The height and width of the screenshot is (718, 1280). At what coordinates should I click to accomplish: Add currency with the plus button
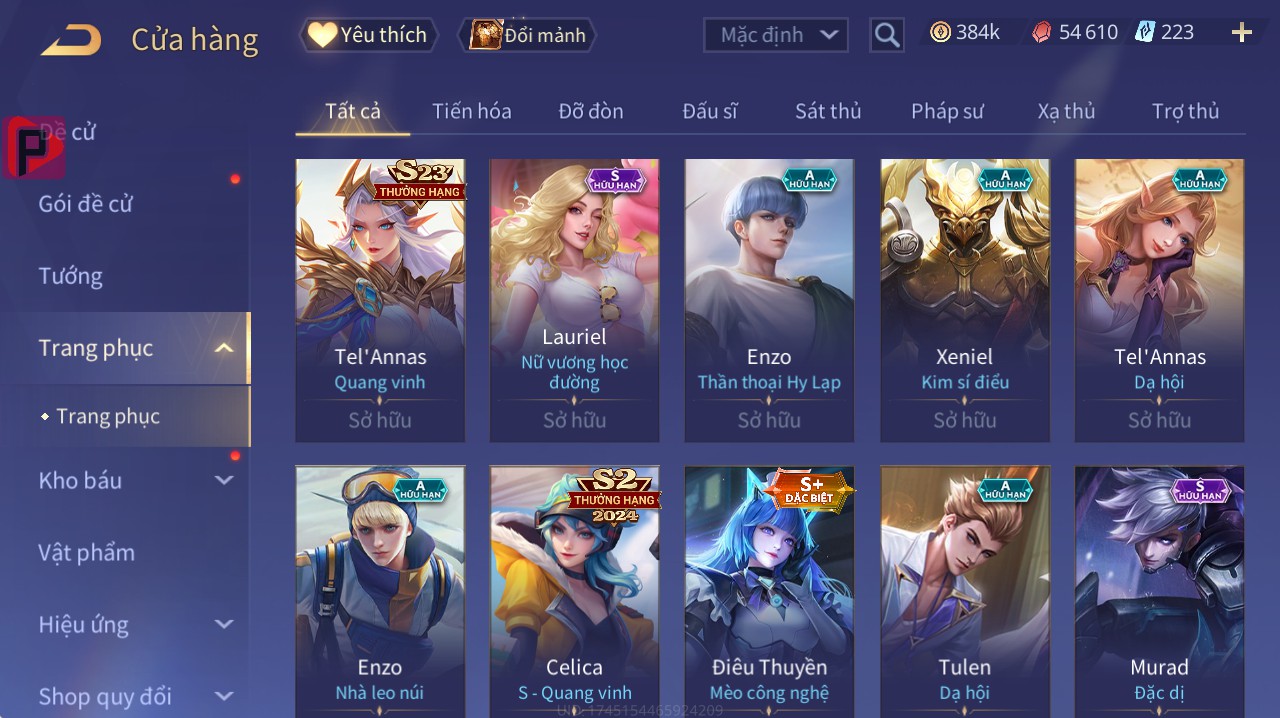pyautogui.click(x=1241, y=33)
